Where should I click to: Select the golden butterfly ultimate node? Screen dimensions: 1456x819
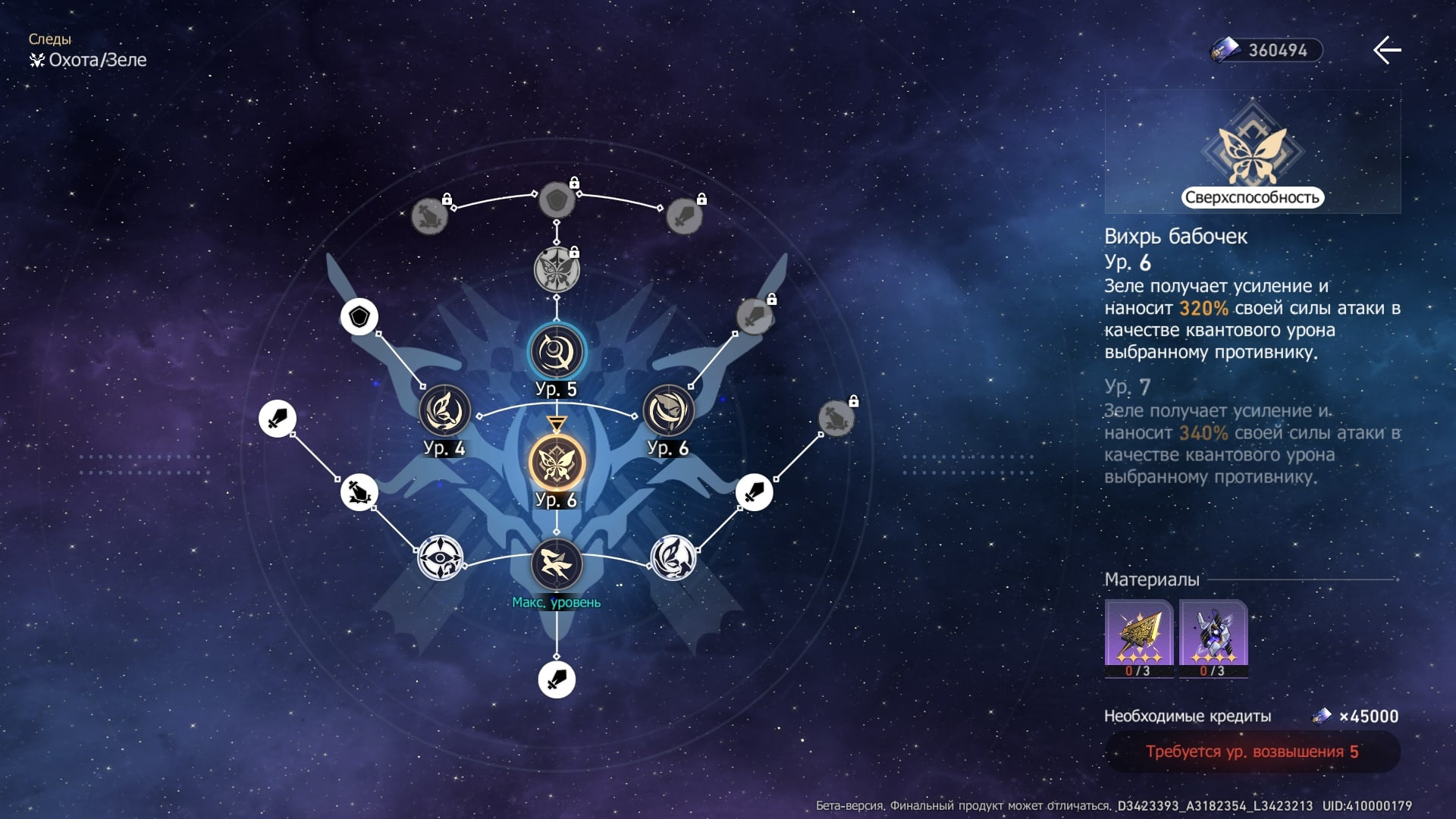(x=557, y=463)
